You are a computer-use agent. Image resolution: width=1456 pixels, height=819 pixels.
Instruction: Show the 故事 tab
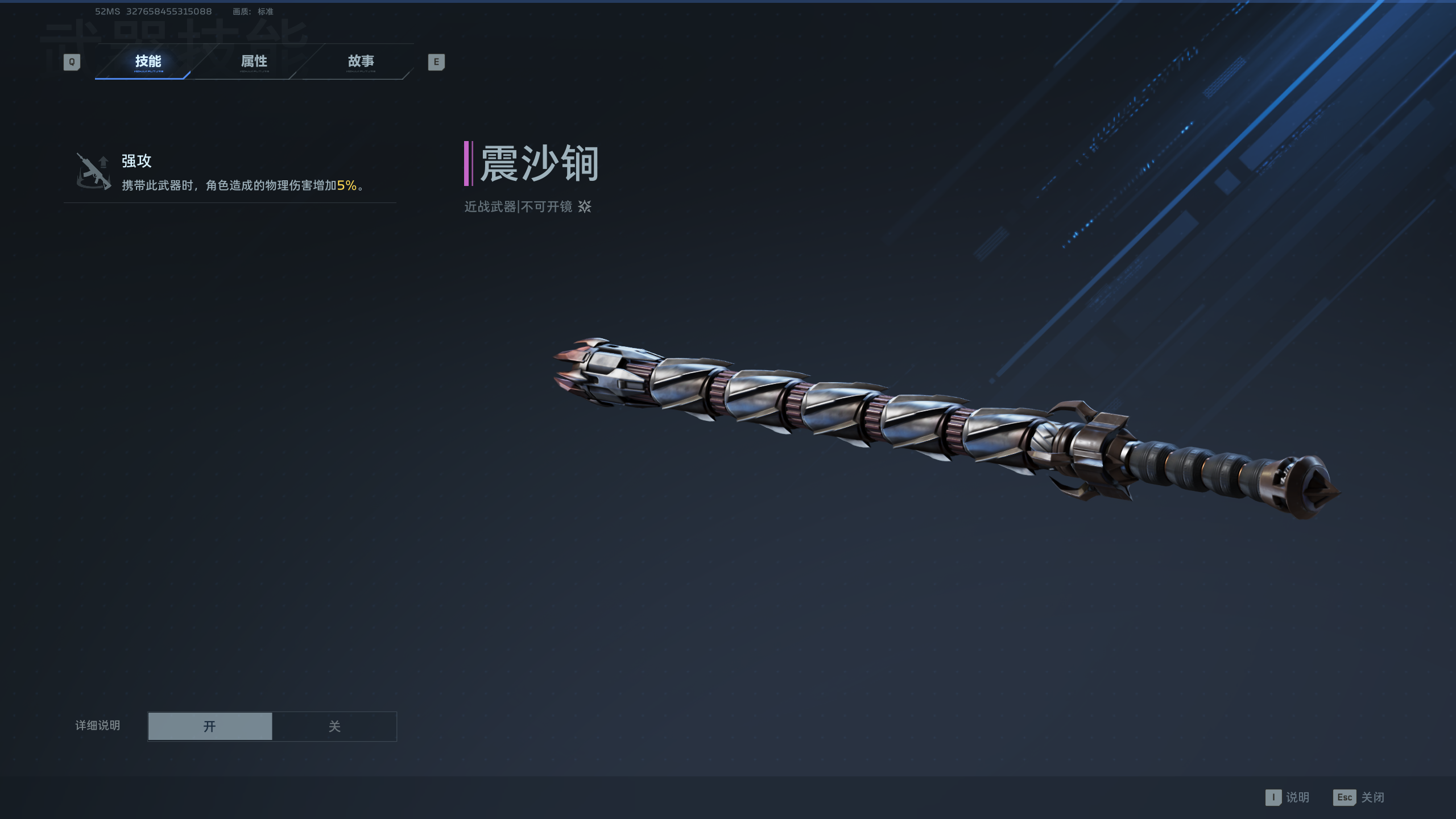[361, 61]
